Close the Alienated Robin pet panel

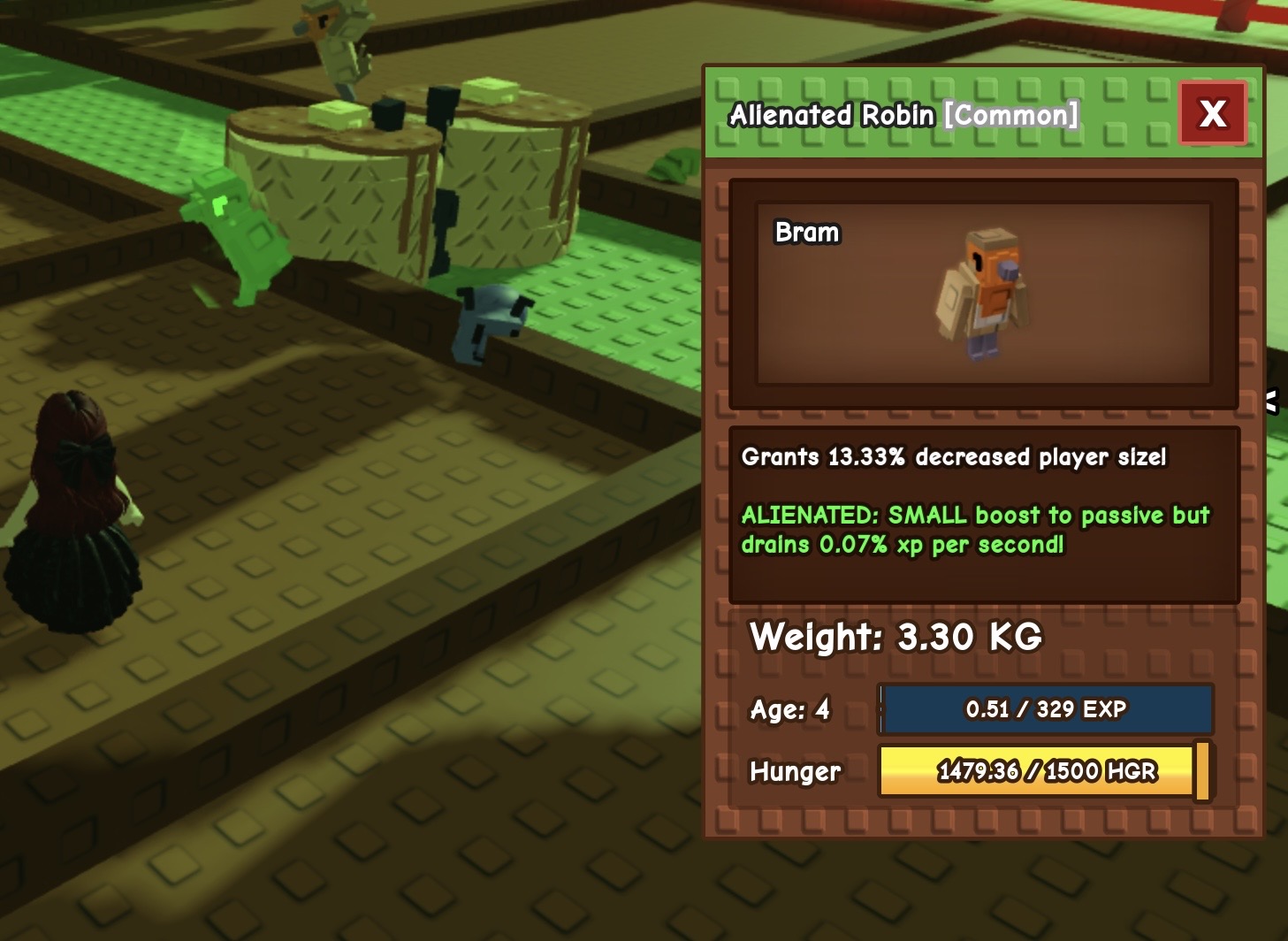1212,113
